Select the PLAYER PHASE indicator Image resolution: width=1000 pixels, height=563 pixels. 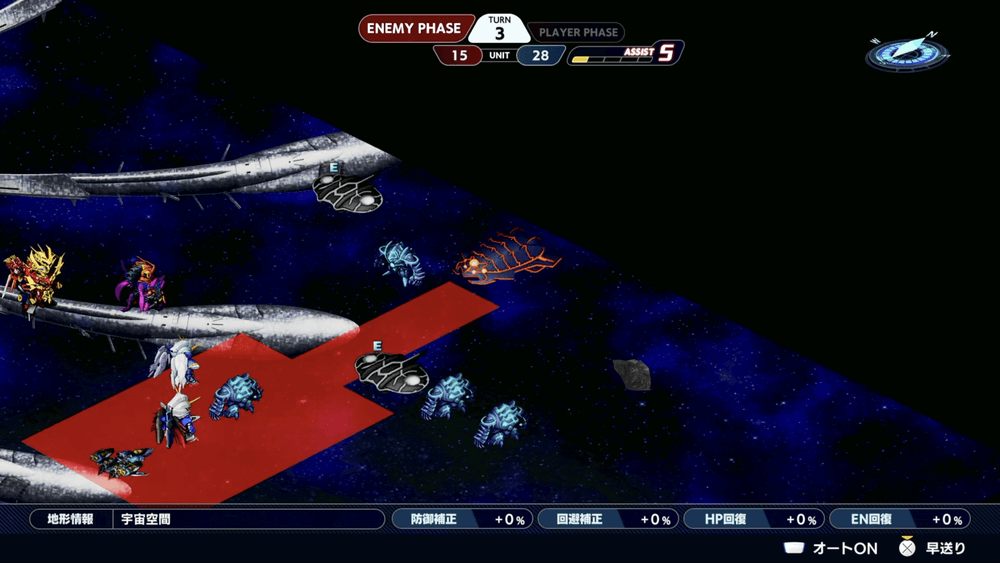click(579, 32)
